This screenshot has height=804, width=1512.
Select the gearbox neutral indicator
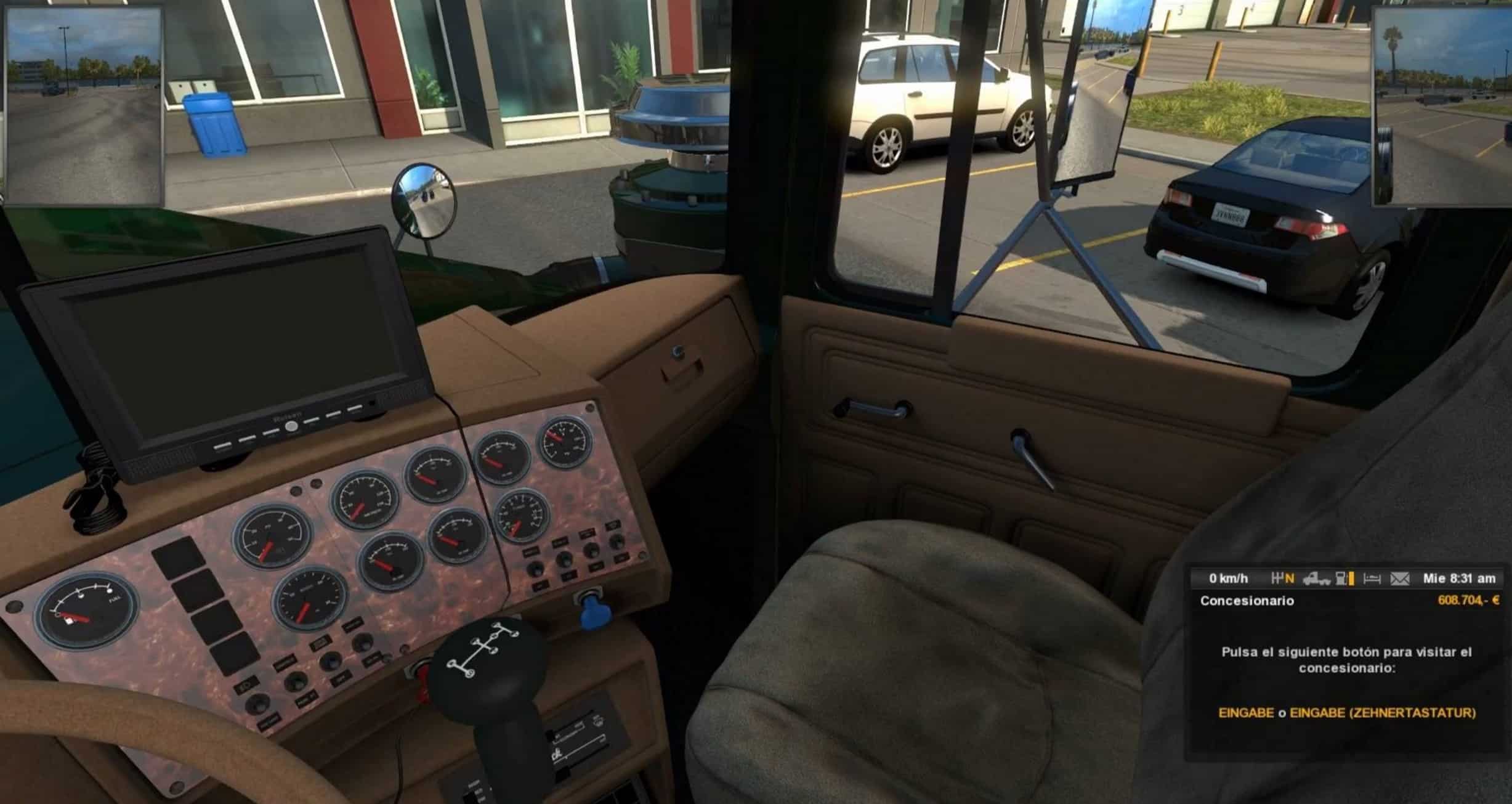tap(1283, 579)
